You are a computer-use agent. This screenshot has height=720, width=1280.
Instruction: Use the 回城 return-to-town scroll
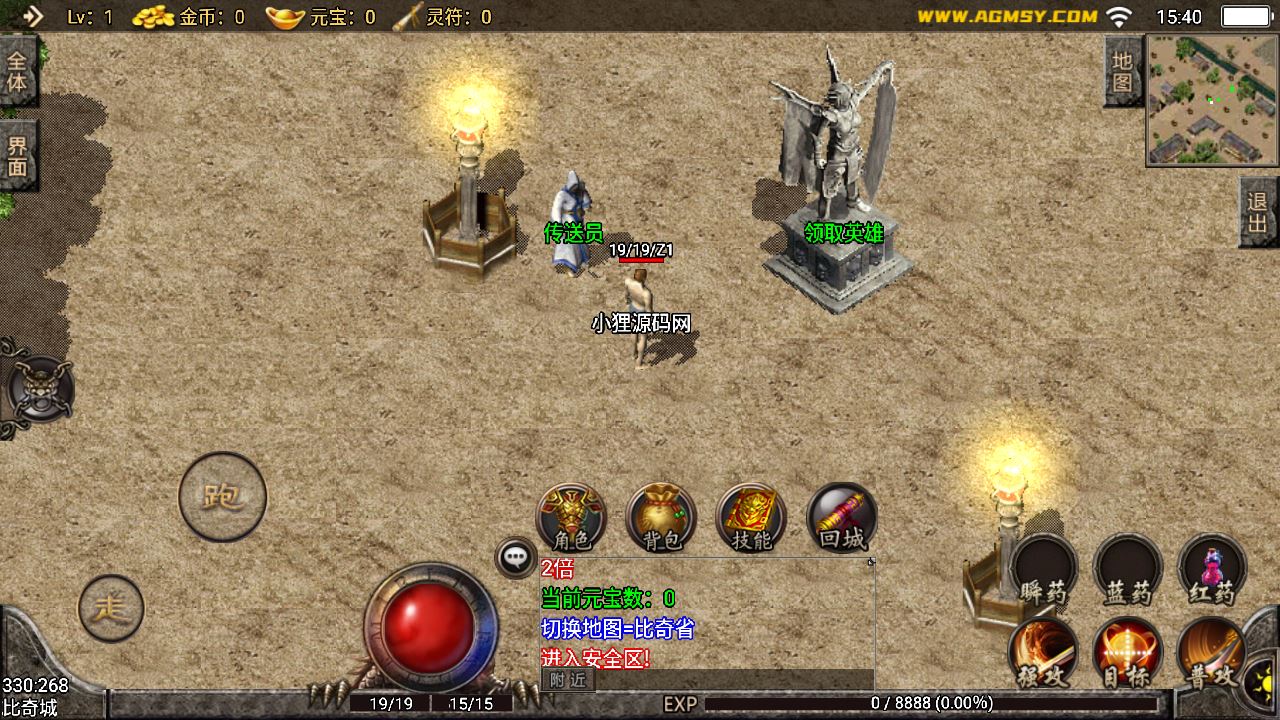[841, 518]
